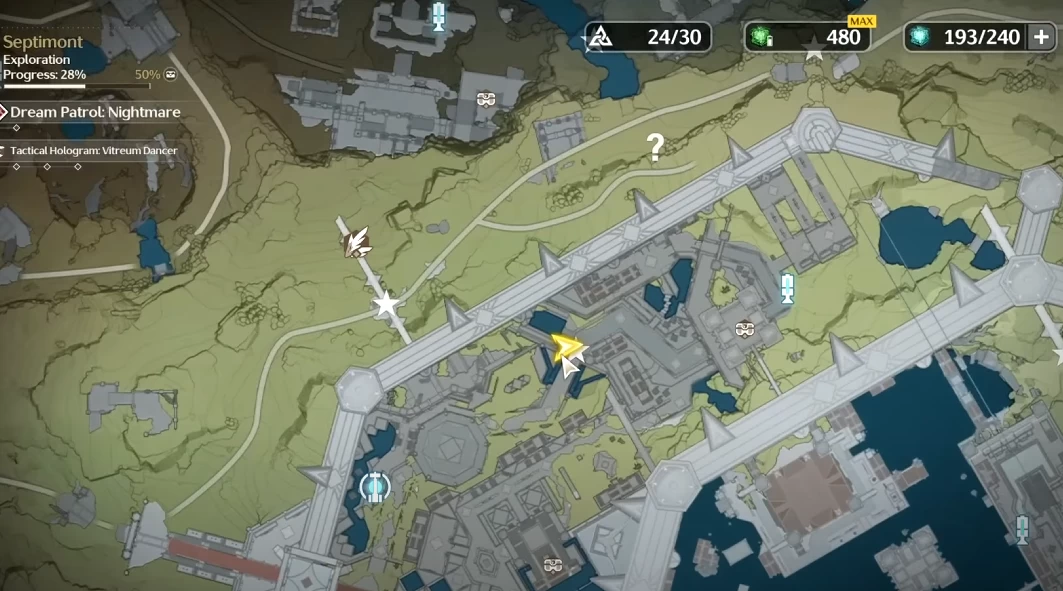
Task: Add Waveplates with the plus button
Action: (1040, 37)
